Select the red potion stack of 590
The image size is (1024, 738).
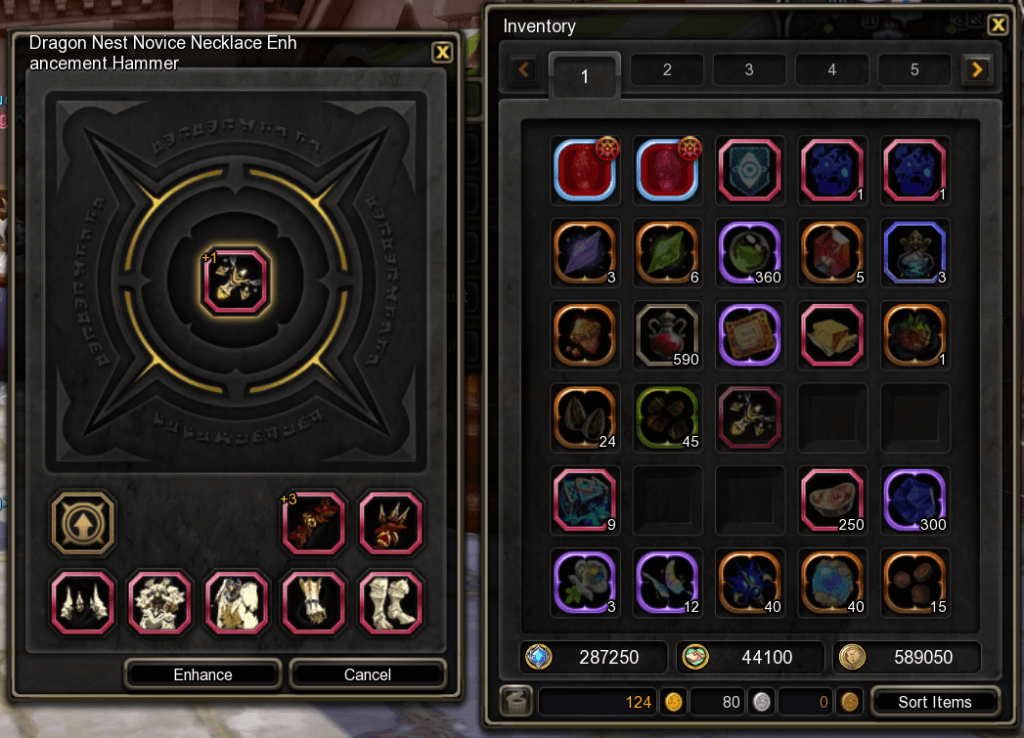(668, 335)
